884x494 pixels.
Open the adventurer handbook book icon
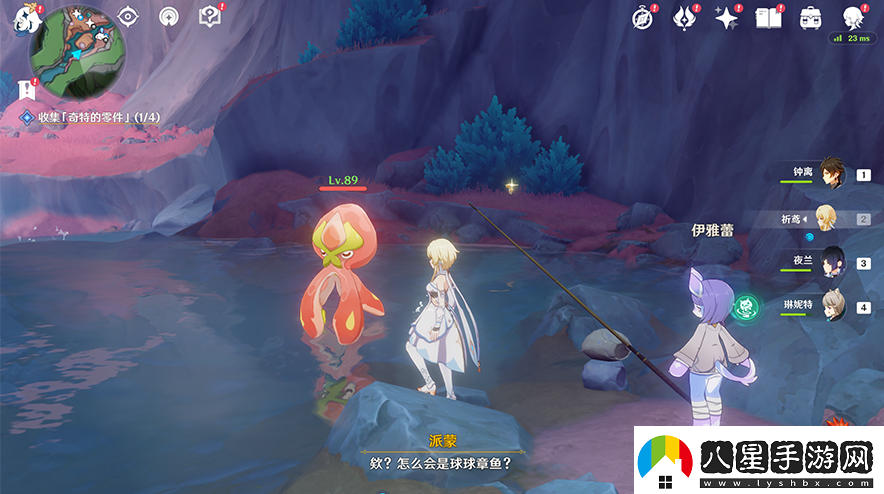tap(768, 17)
